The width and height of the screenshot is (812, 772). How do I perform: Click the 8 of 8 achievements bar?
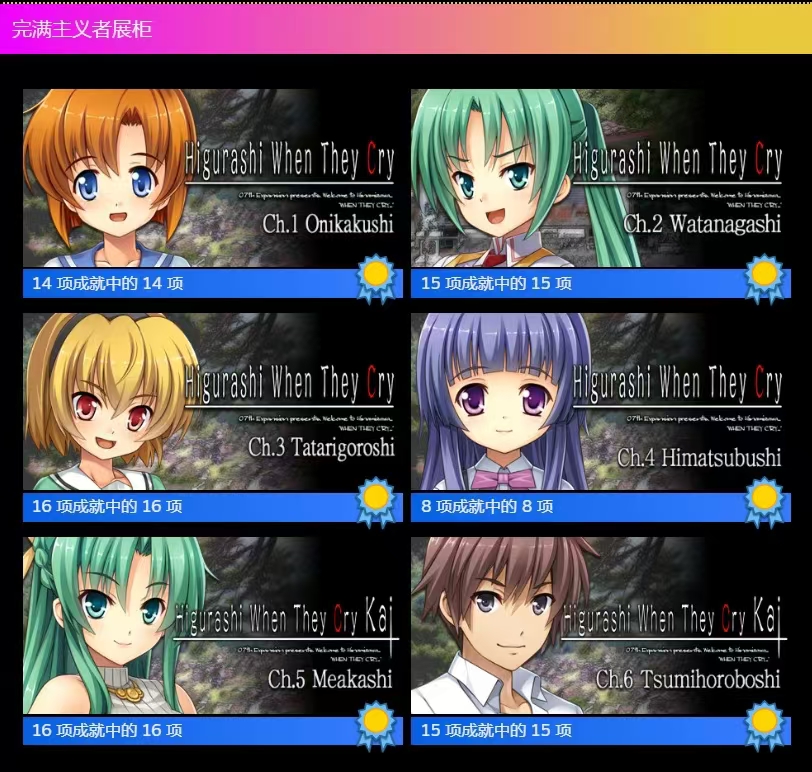pyautogui.click(x=578, y=507)
